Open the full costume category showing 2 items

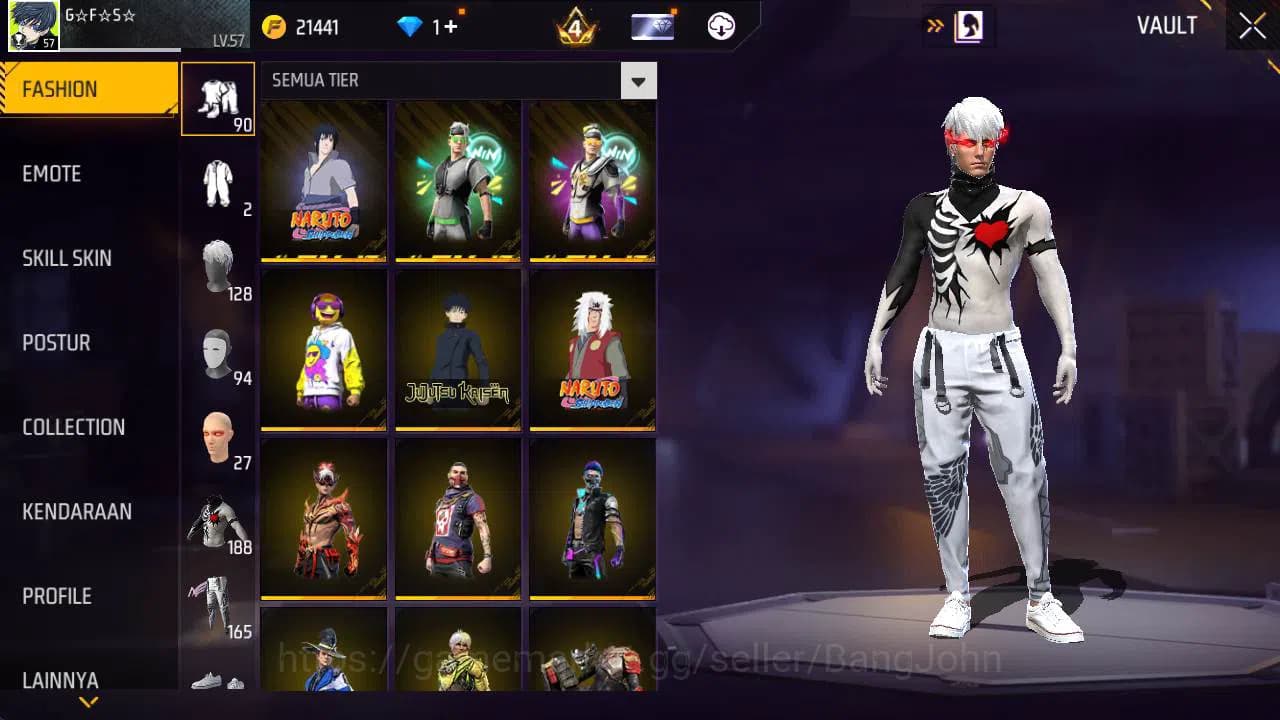pos(217,180)
